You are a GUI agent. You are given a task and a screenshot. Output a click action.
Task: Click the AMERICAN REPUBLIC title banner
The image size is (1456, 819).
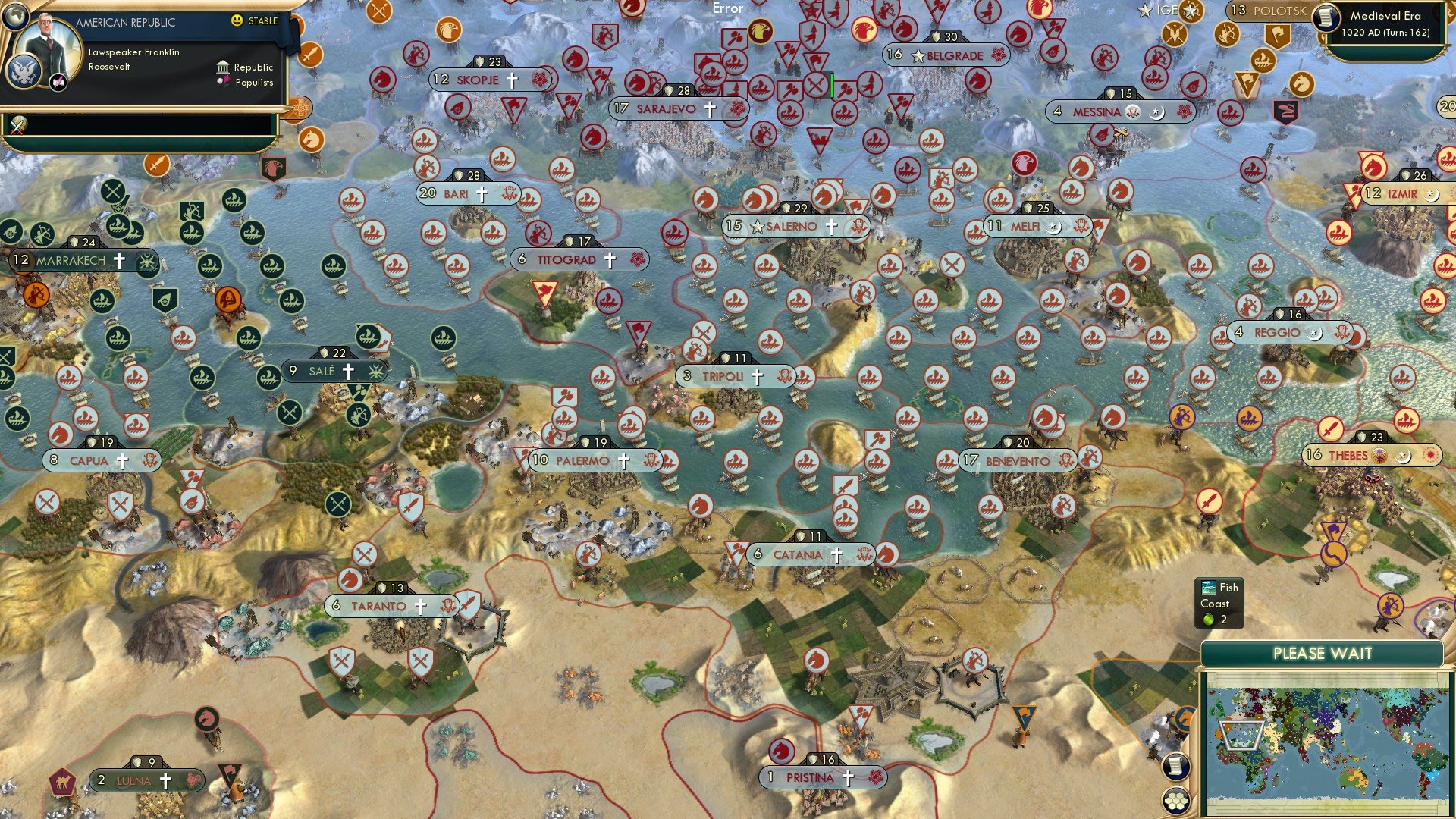point(124,22)
